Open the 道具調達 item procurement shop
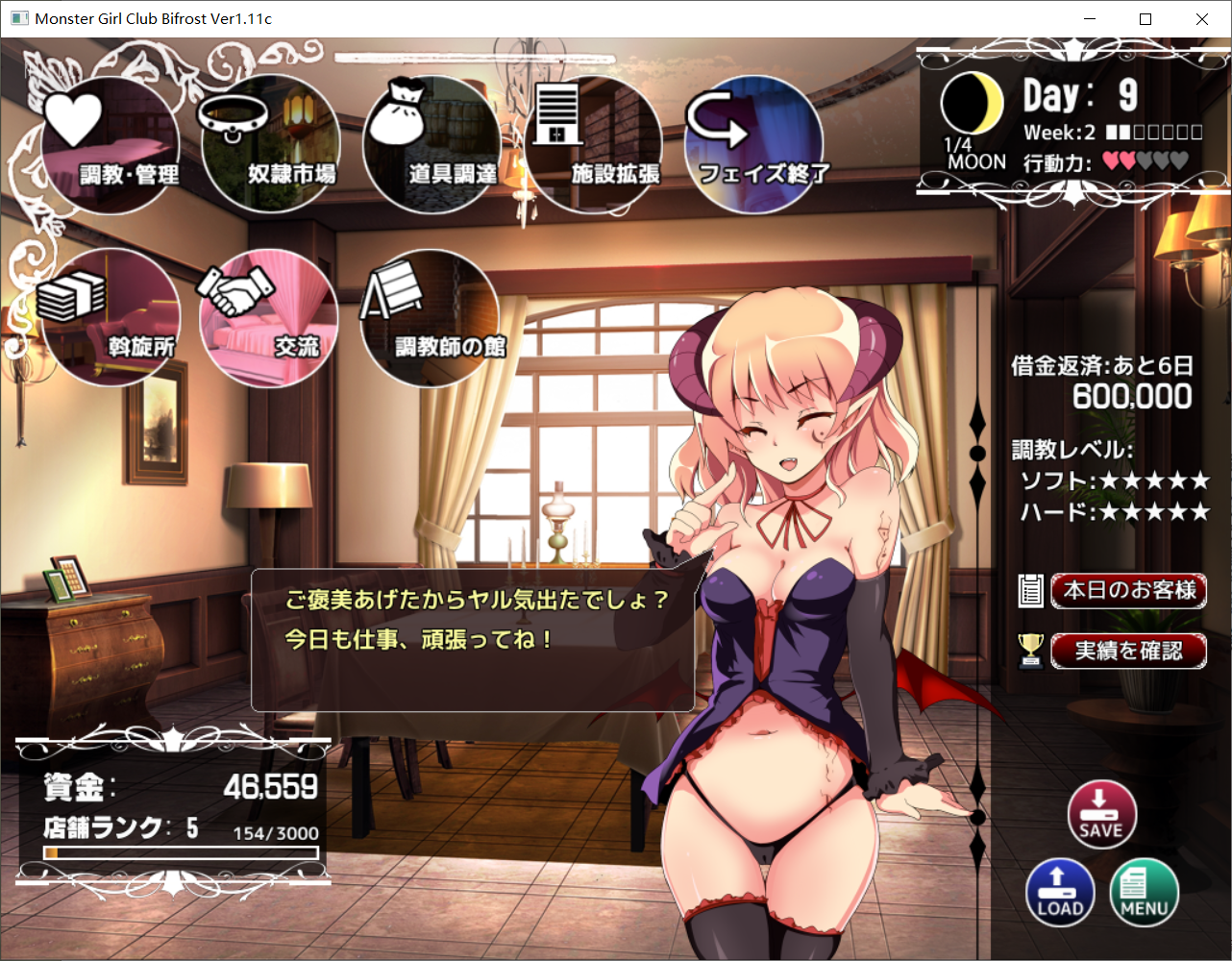 (x=430, y=144)
